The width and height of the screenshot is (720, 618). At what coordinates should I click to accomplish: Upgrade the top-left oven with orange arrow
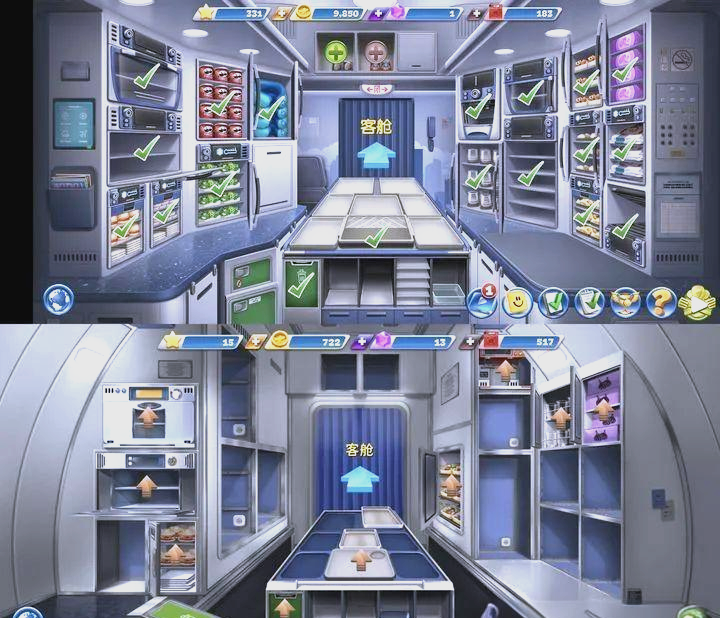pyautogui.click(x=149, y=413)
